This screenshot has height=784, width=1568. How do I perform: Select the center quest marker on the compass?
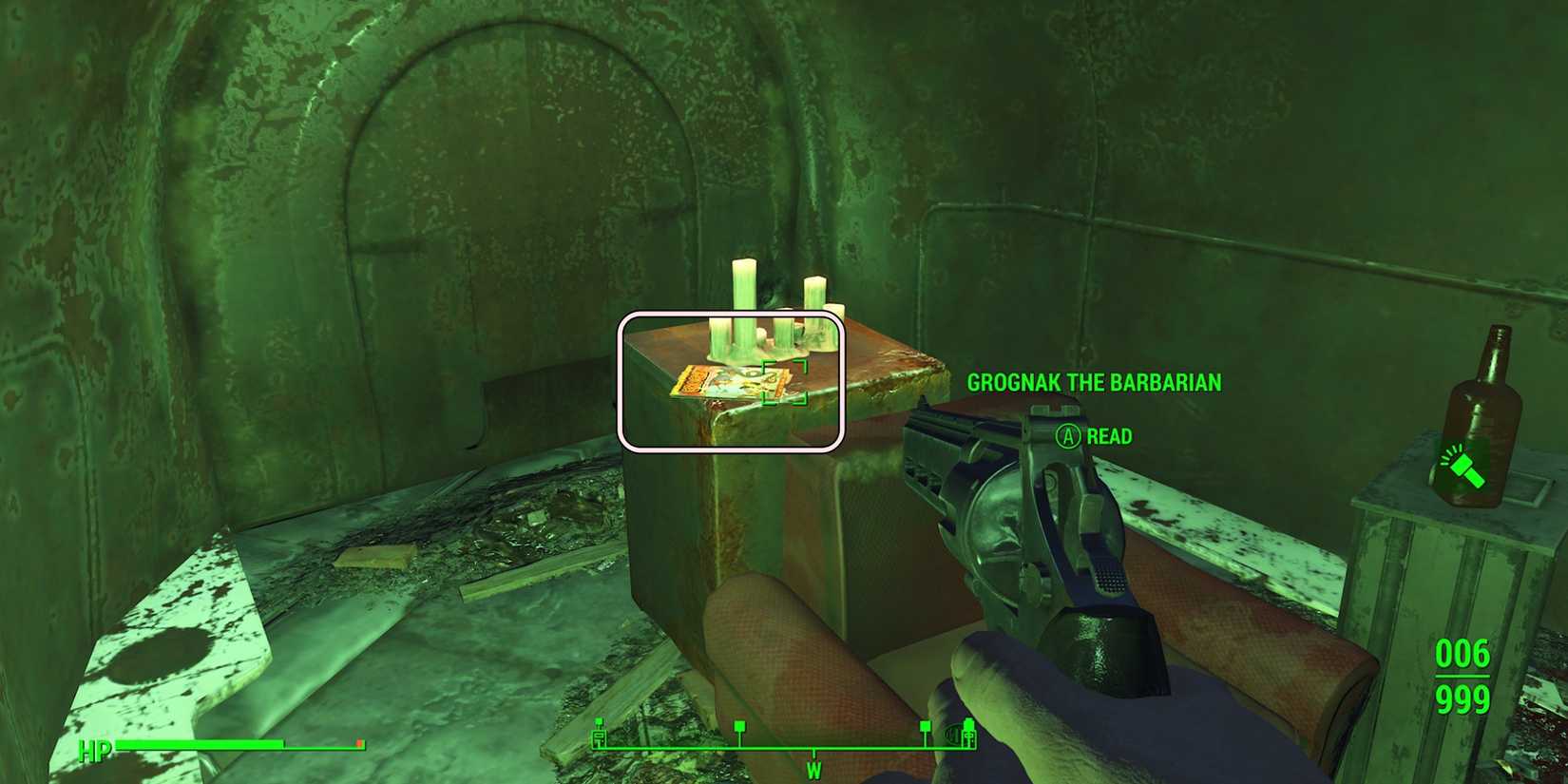pyautogui.click(x=740, y=727)
